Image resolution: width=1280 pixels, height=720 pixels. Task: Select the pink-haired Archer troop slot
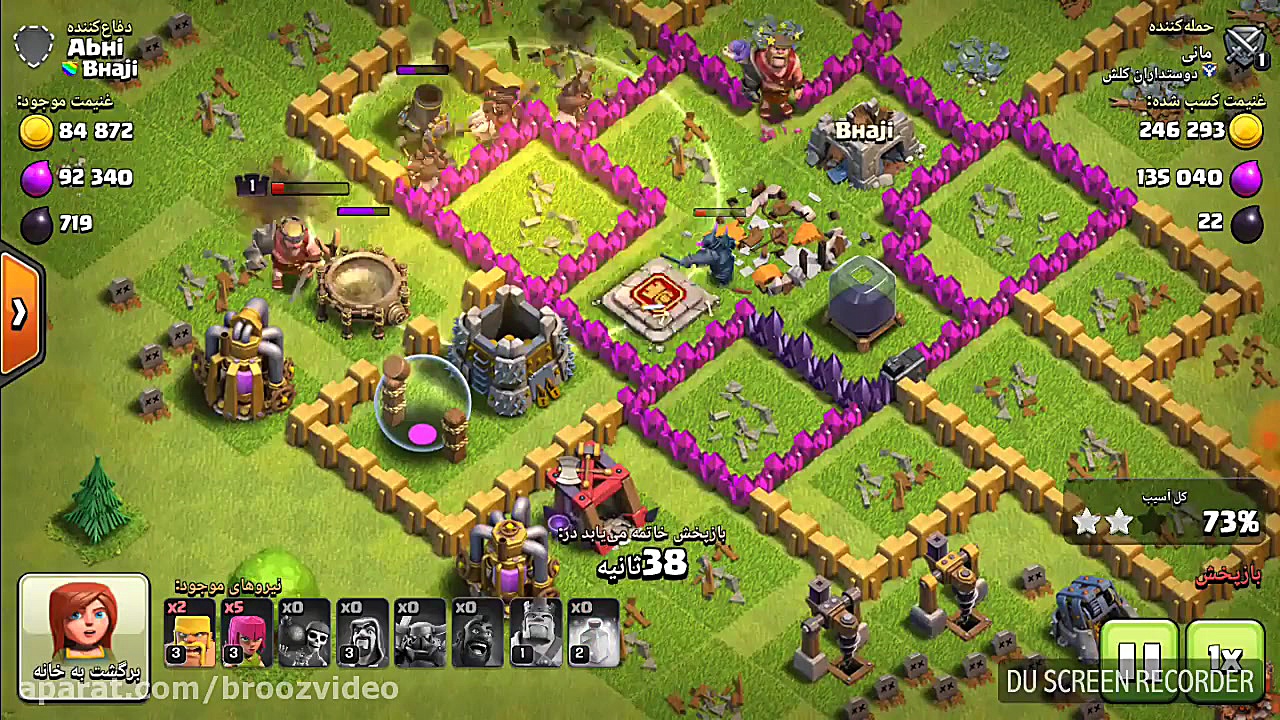[x=247, y=633]
